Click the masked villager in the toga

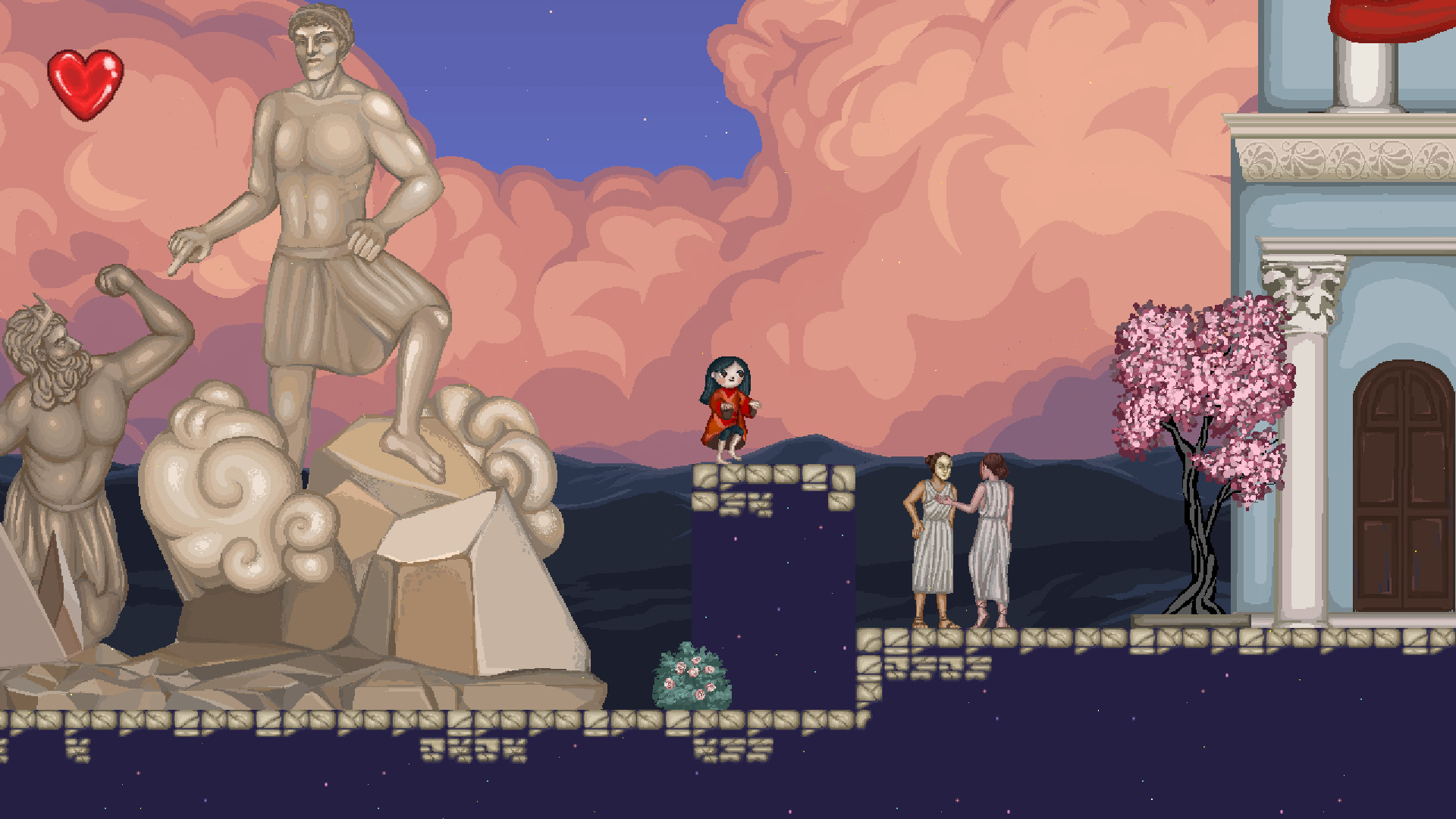pyautogui.click(x=934, y=538)
